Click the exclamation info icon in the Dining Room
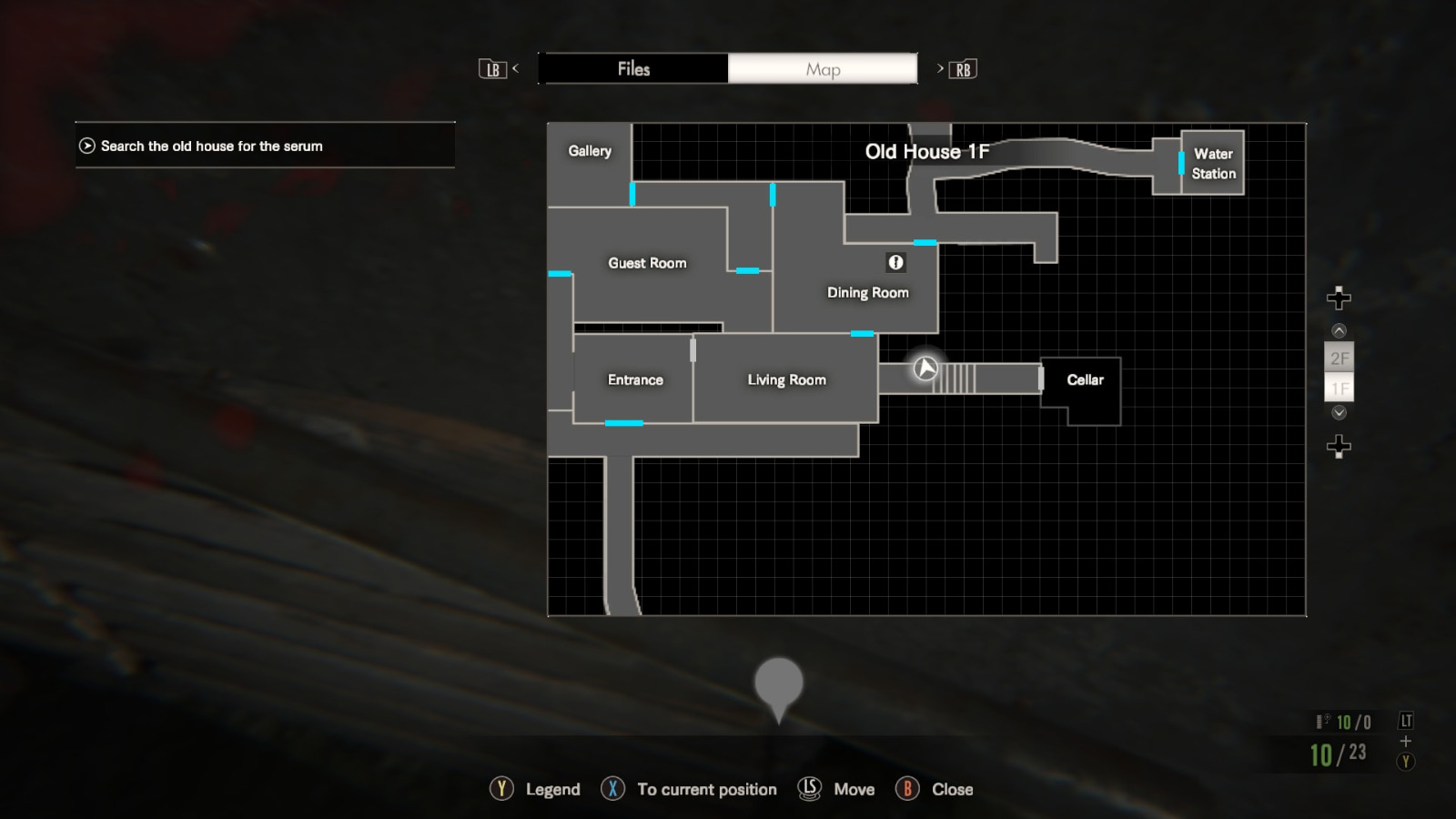Screen dimensions: 1456x819 pos(895,262)
